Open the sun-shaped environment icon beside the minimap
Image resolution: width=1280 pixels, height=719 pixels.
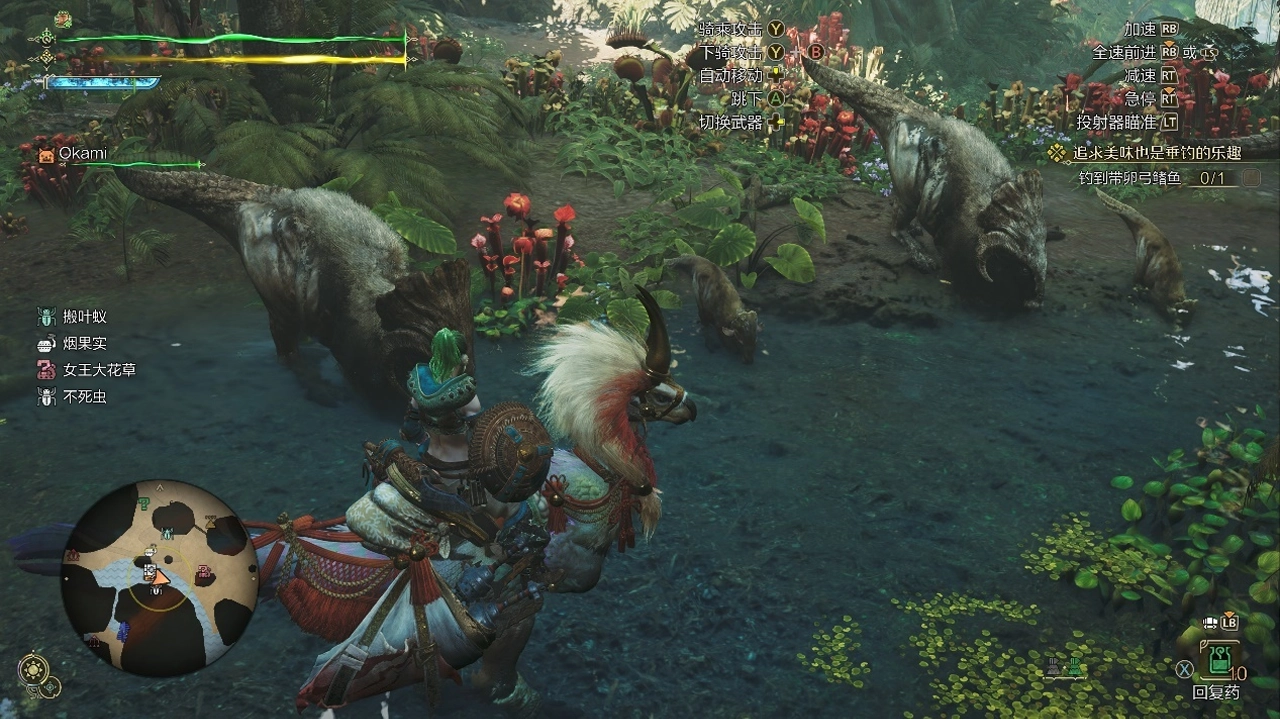32,669
